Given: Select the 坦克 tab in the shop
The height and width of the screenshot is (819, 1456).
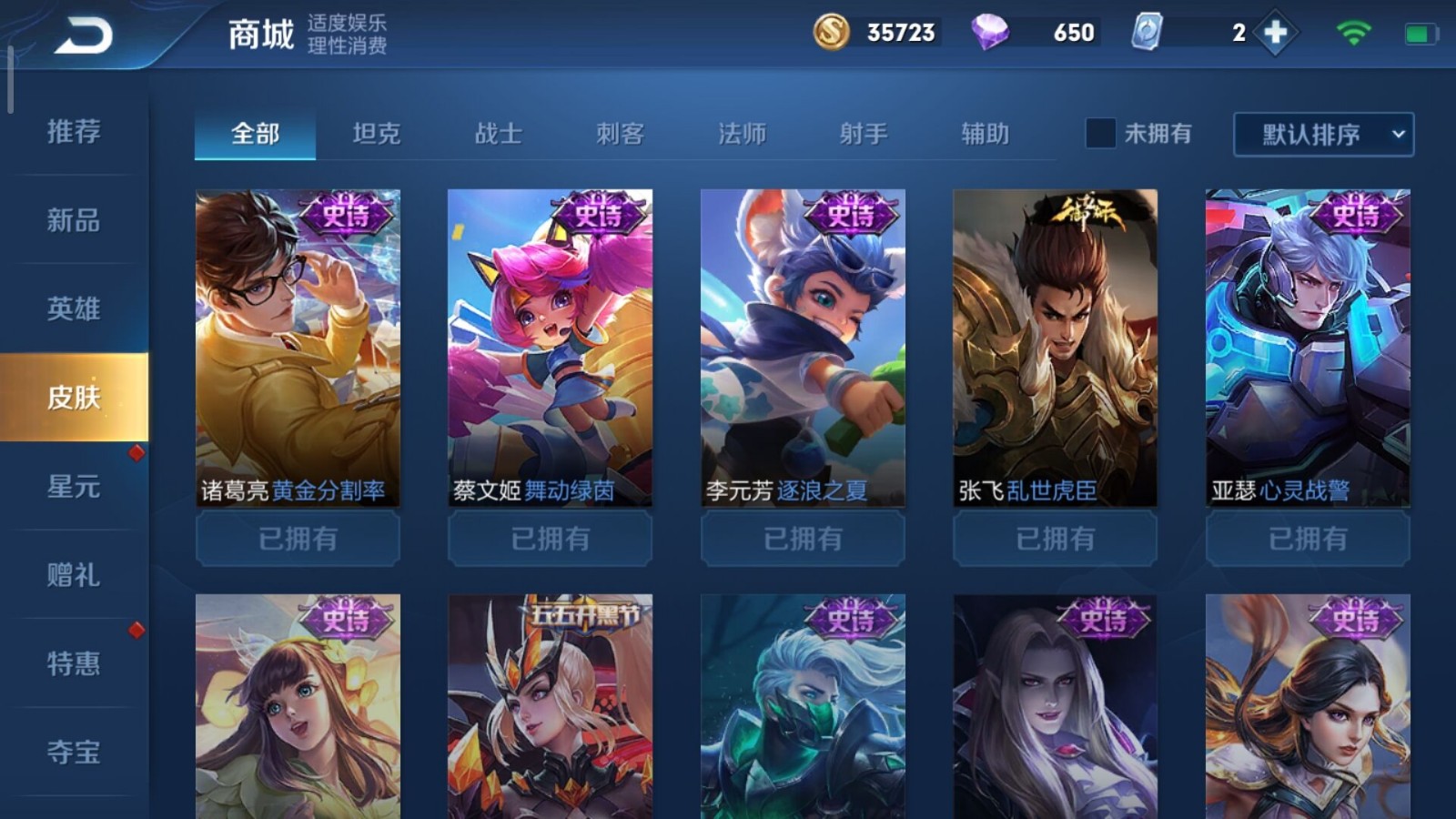Looking at the screenshot, I should [x=378, y=134].
